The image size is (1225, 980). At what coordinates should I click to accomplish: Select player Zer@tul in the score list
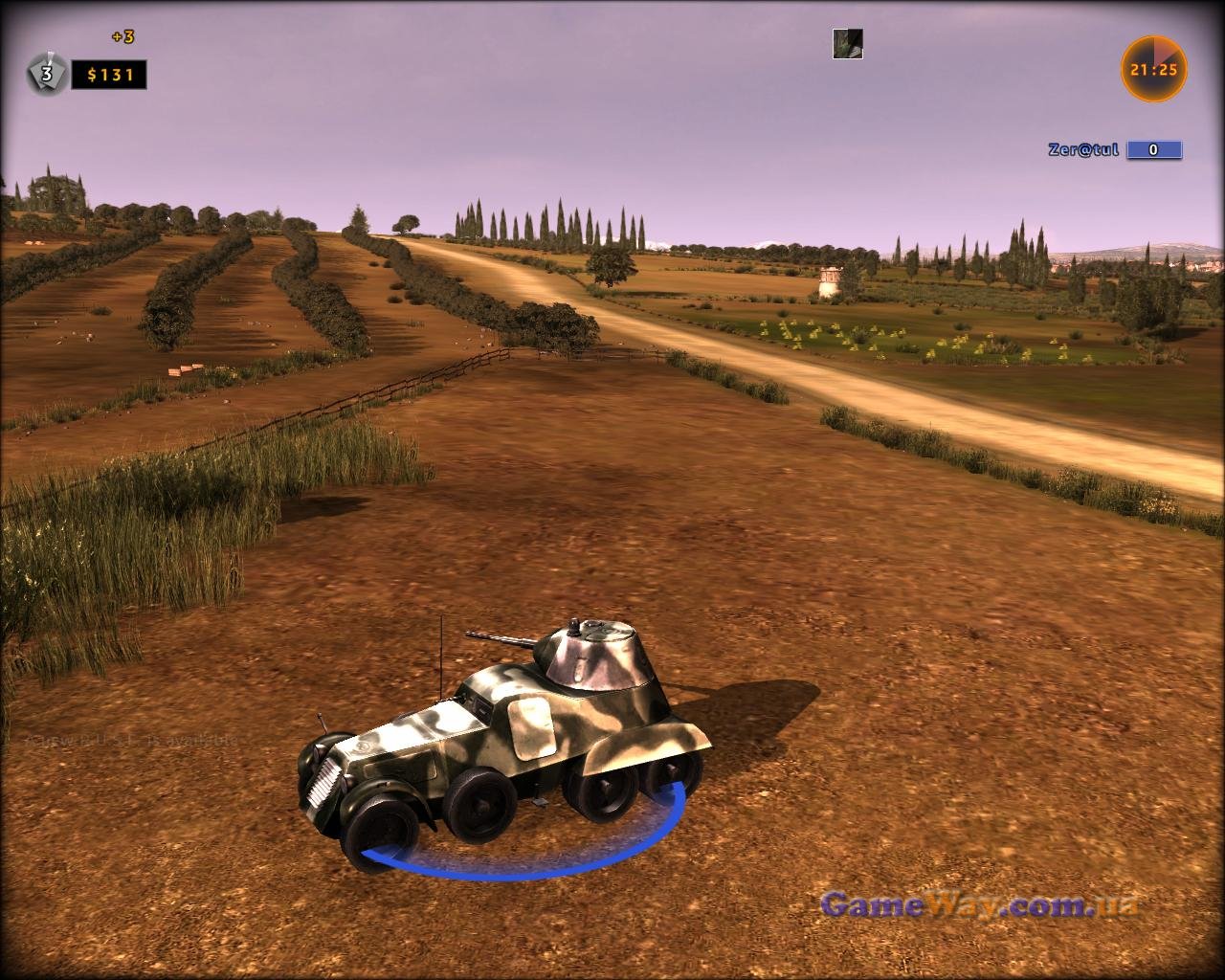(1082, 150)
